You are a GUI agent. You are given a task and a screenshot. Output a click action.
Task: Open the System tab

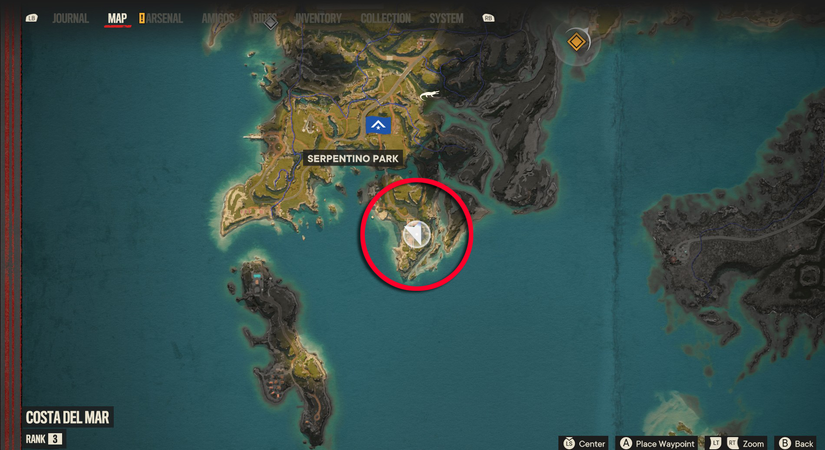446,18
